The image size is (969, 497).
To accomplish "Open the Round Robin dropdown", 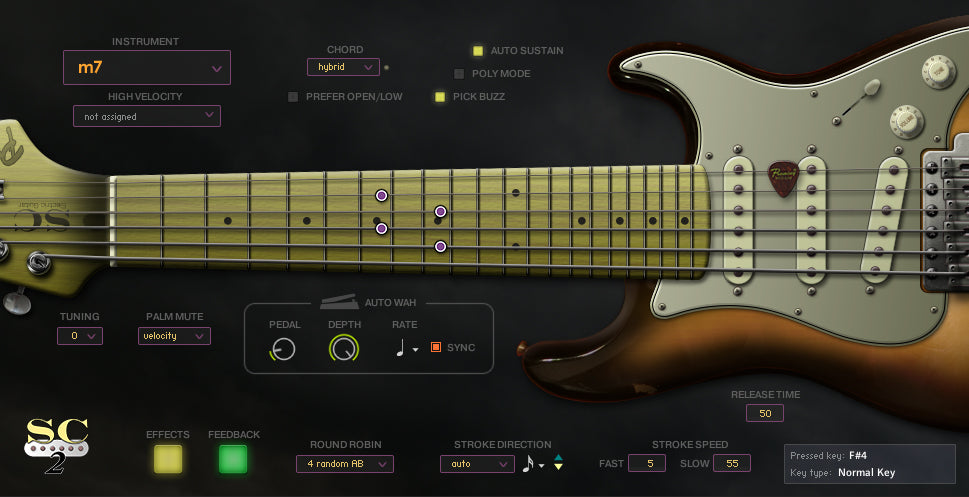I will coord(345,464).
